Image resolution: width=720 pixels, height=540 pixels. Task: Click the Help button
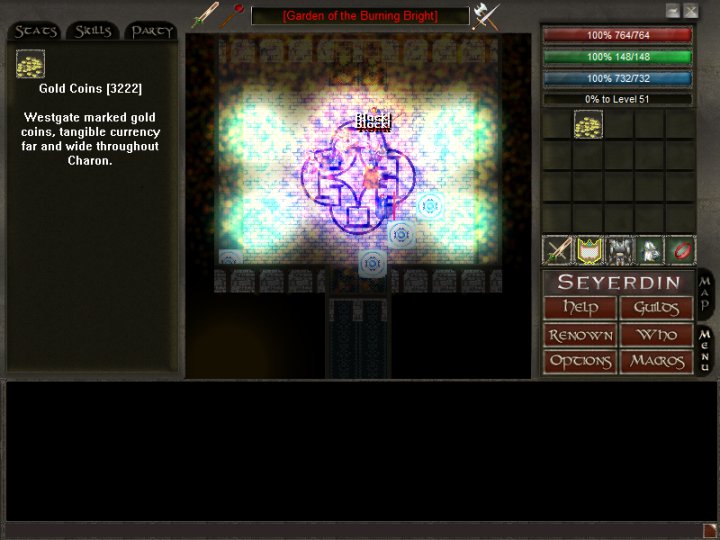pyautogui.click(x=580, y=308)
